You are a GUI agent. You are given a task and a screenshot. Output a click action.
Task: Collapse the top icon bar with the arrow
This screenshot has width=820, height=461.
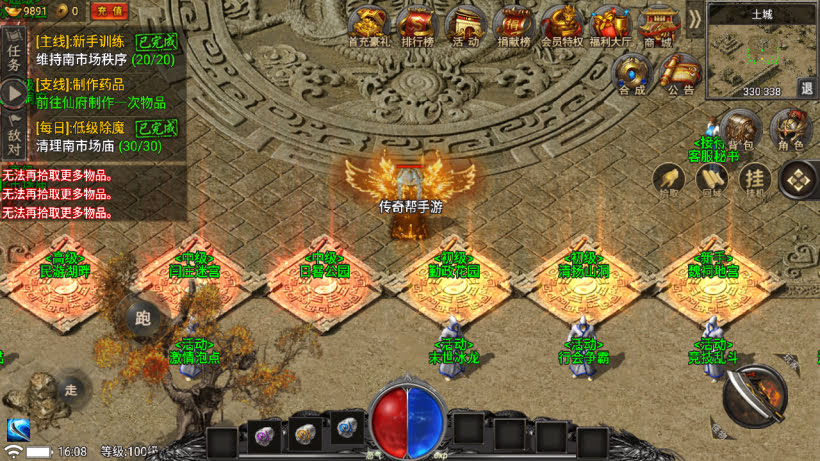pos(695,19)
